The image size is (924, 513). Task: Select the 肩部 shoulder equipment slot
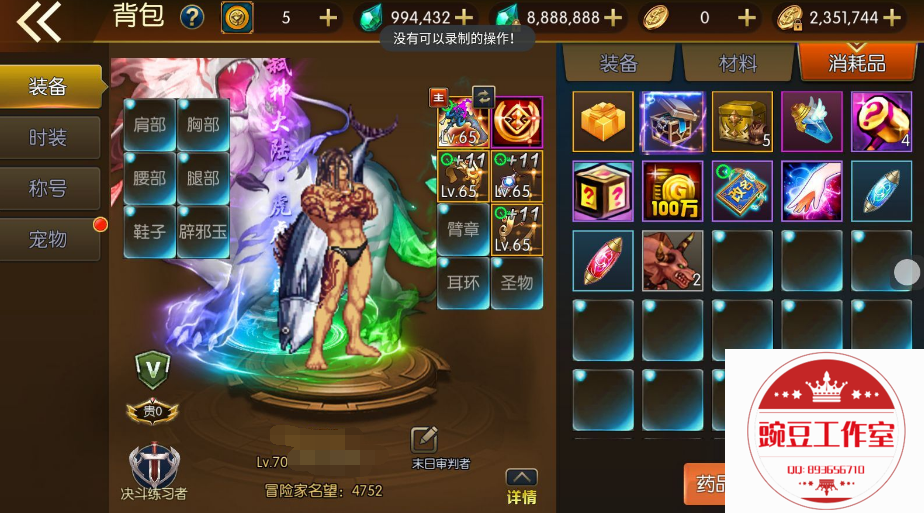pos(149,125)
